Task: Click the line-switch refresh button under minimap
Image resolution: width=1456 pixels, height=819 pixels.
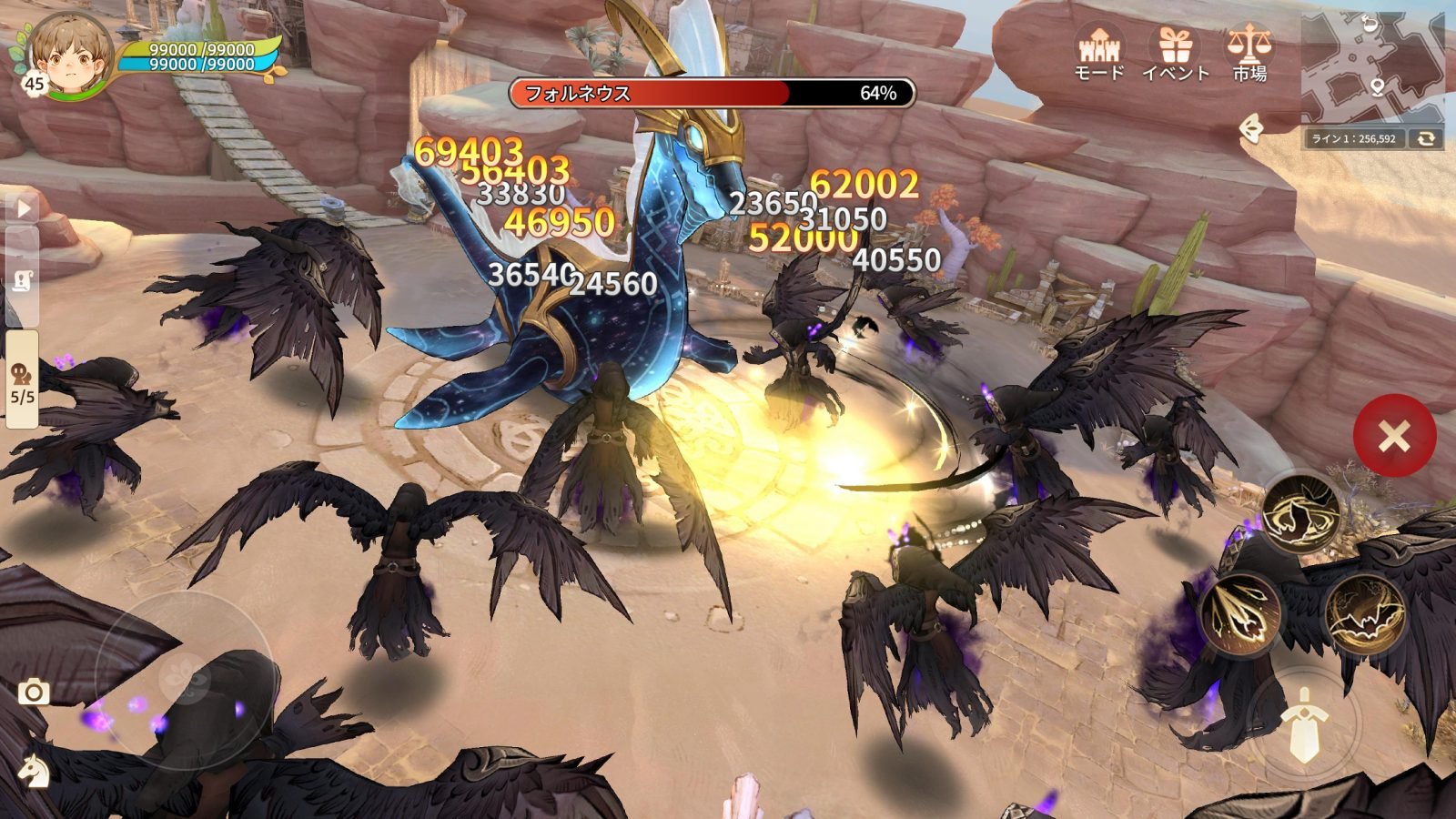Action: pyautogui.click(x=1425, y=138)
